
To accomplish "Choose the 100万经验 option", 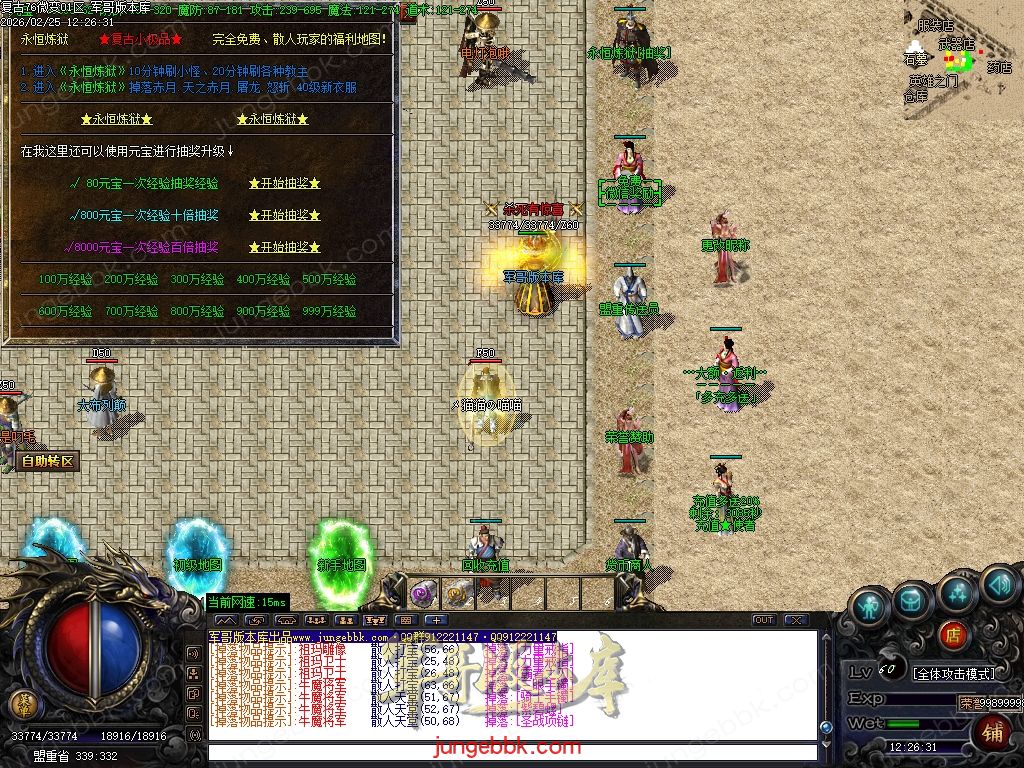I will click(x=64, y=280).
